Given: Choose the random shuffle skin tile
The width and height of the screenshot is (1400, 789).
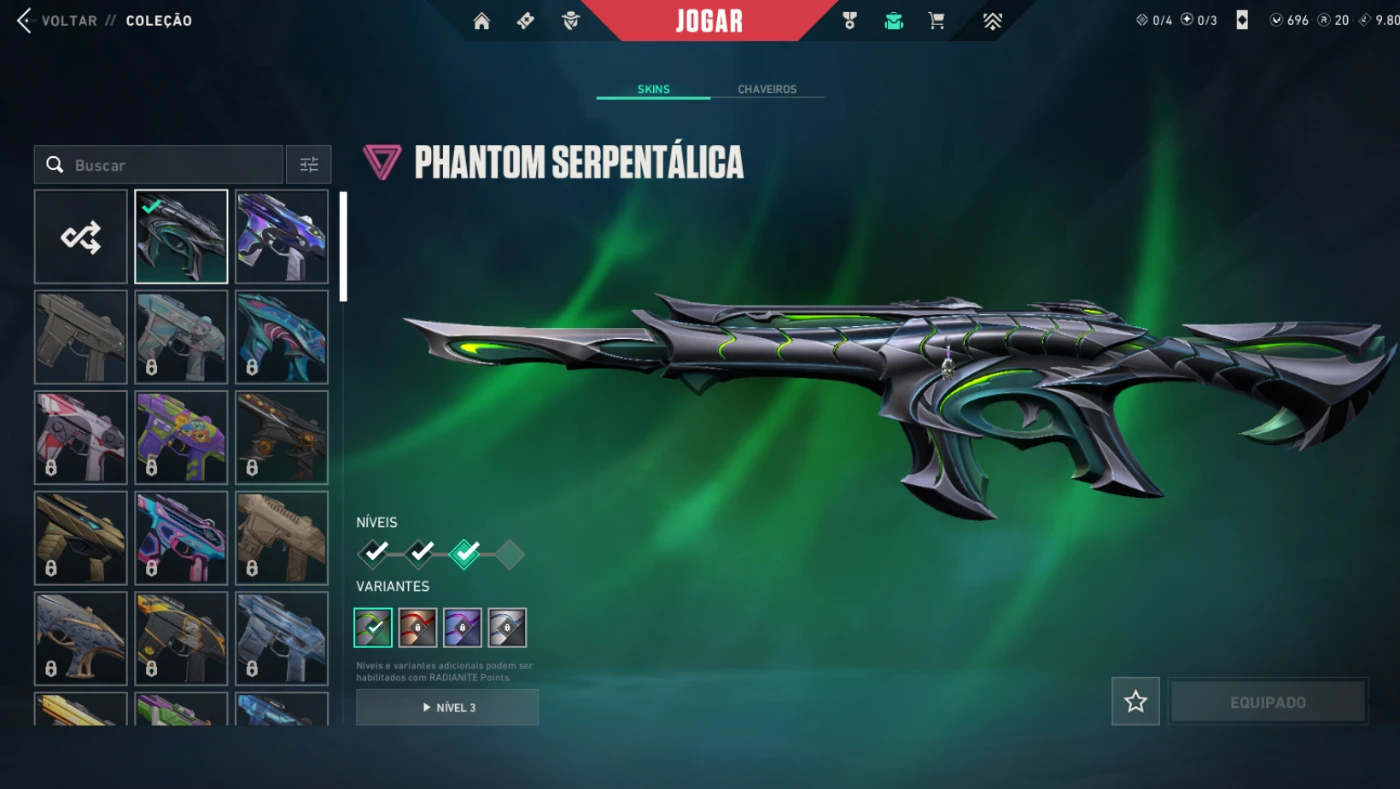Looking at the screenshot, I should (81, 237).
